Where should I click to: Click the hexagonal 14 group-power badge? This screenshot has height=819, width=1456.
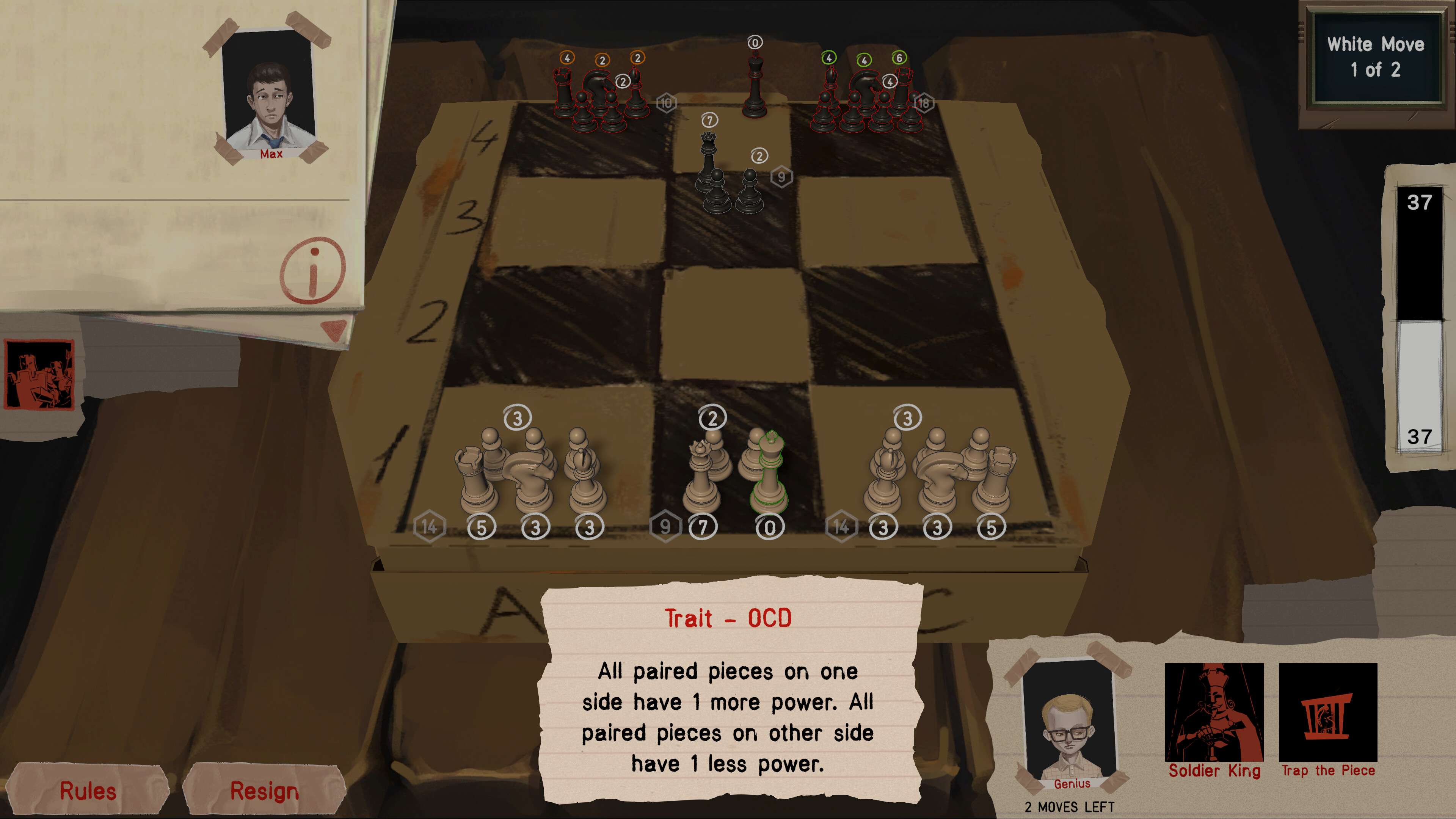coord(430,527)
